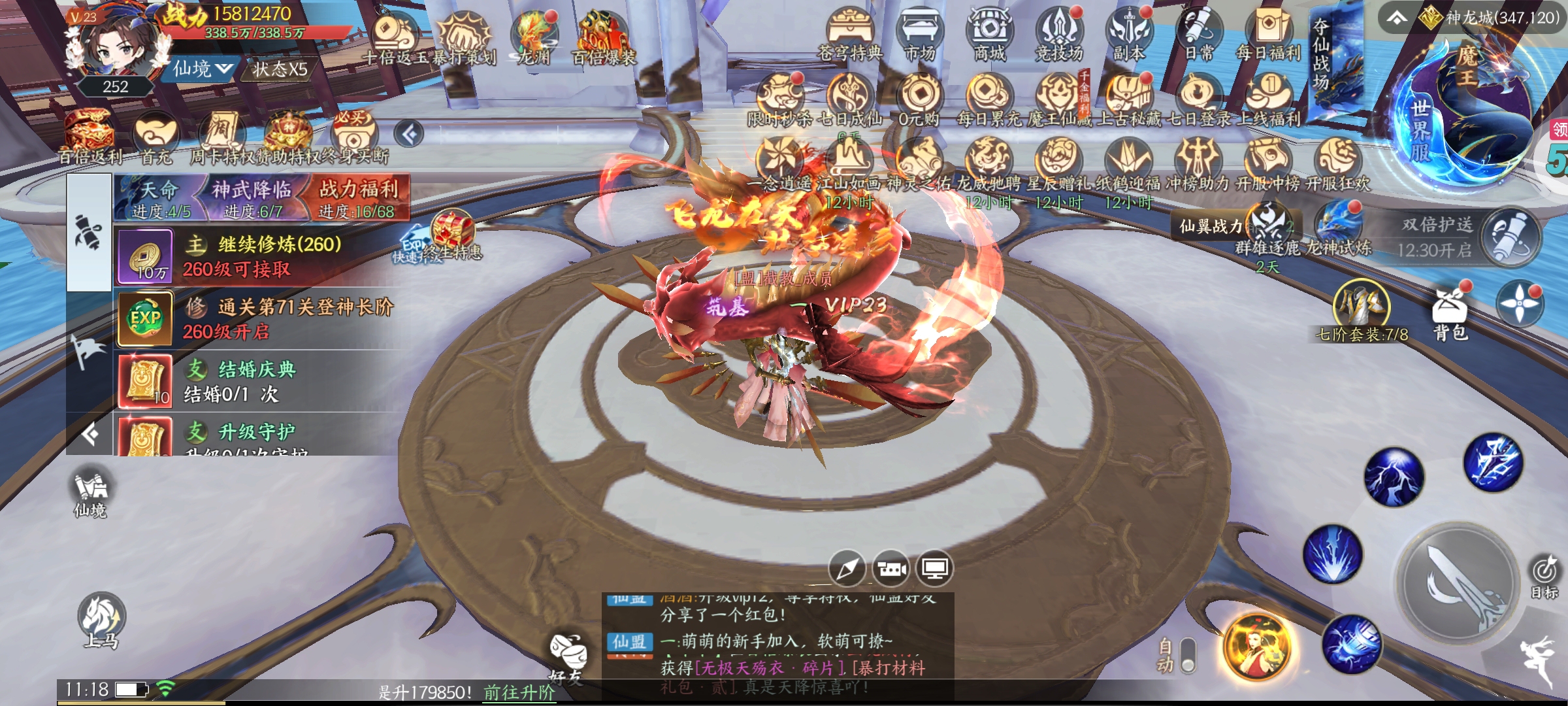Open the 龙渊 event icon
The image size is (1568, 706).
click(x=534, y=38)
